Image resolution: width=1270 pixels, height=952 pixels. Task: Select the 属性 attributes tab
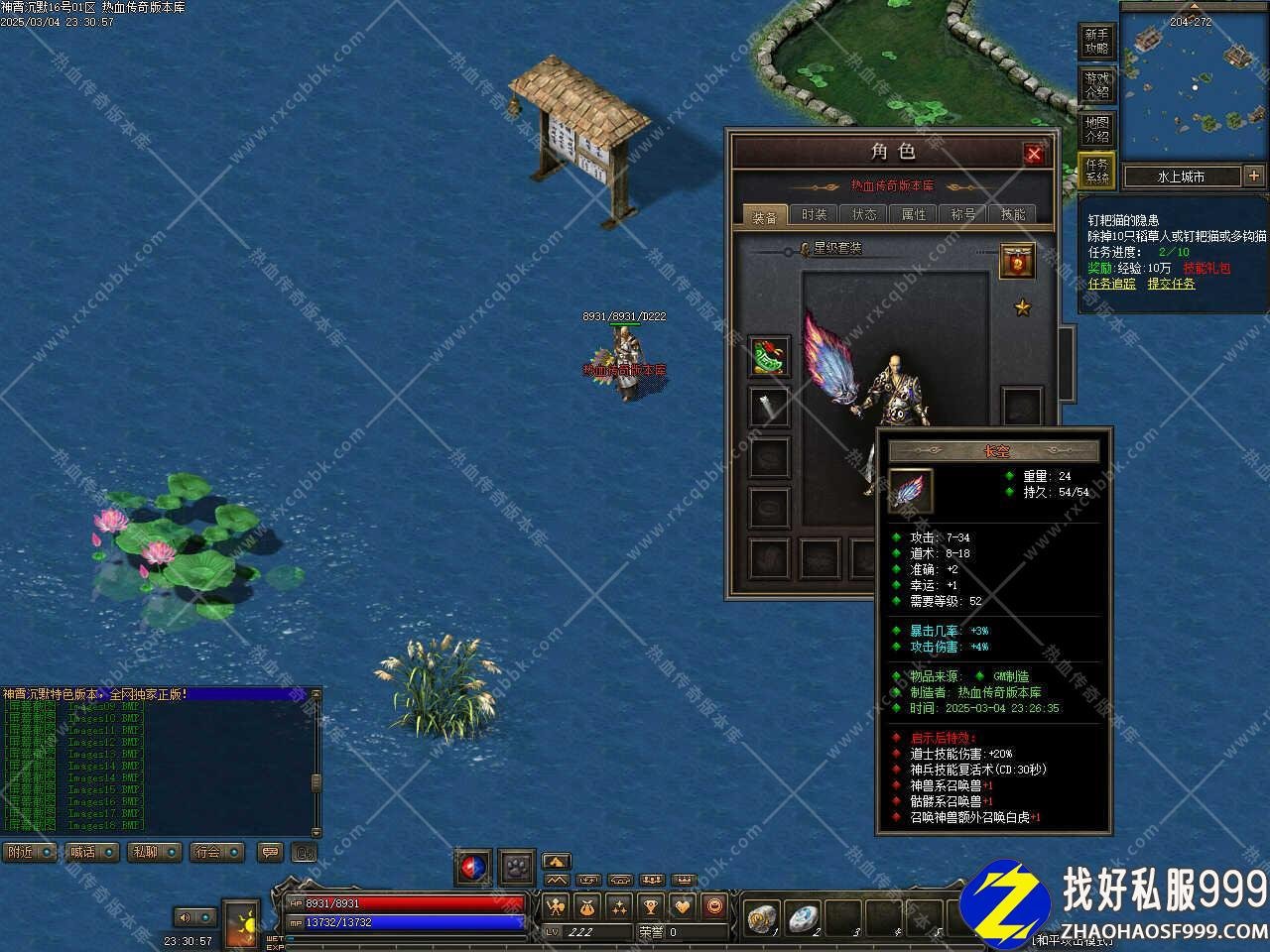point(913,214)
